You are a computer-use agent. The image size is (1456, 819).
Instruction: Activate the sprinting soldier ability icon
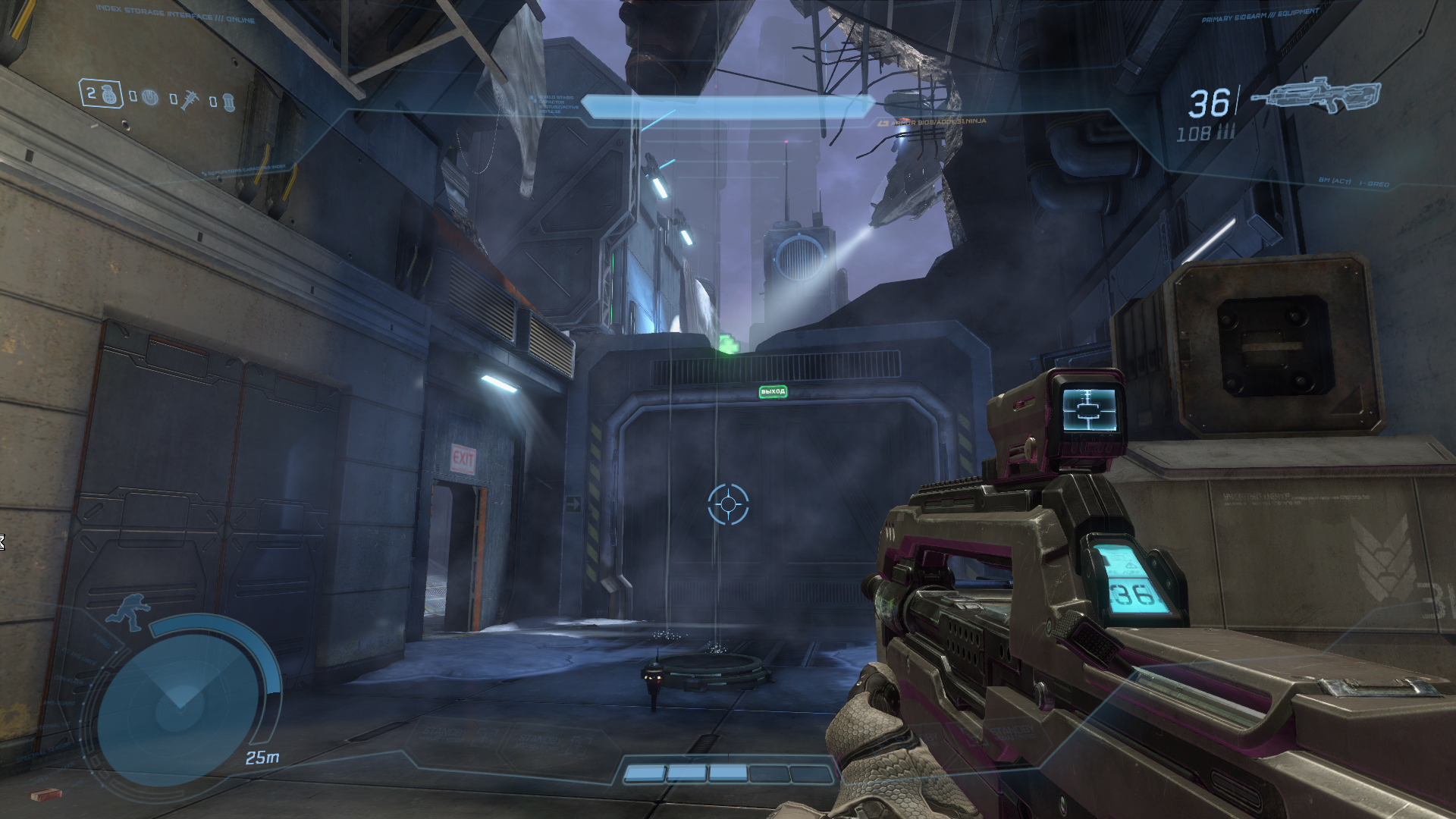click(126, 613)
